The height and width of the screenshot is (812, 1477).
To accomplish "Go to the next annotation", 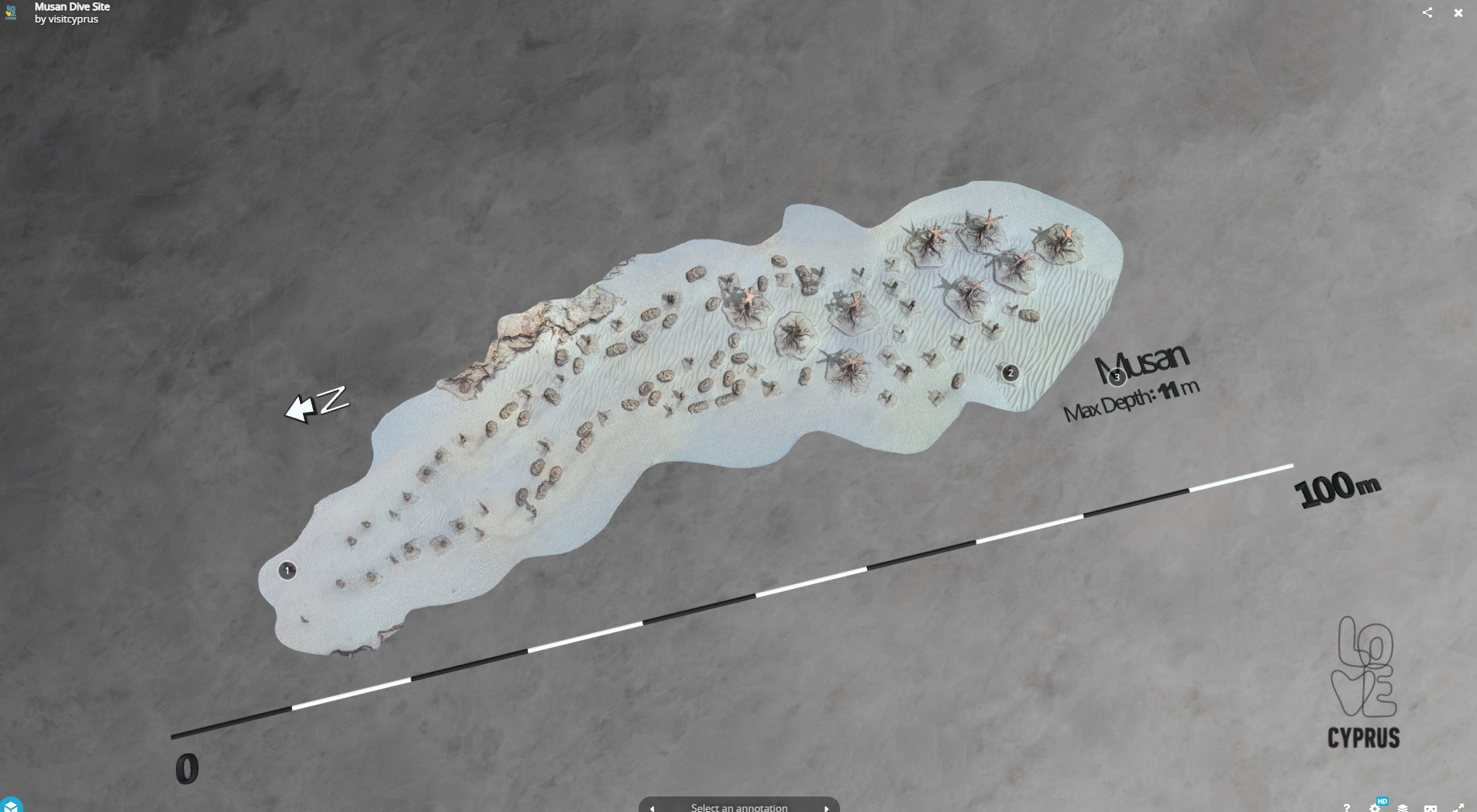I will (826, 807).
